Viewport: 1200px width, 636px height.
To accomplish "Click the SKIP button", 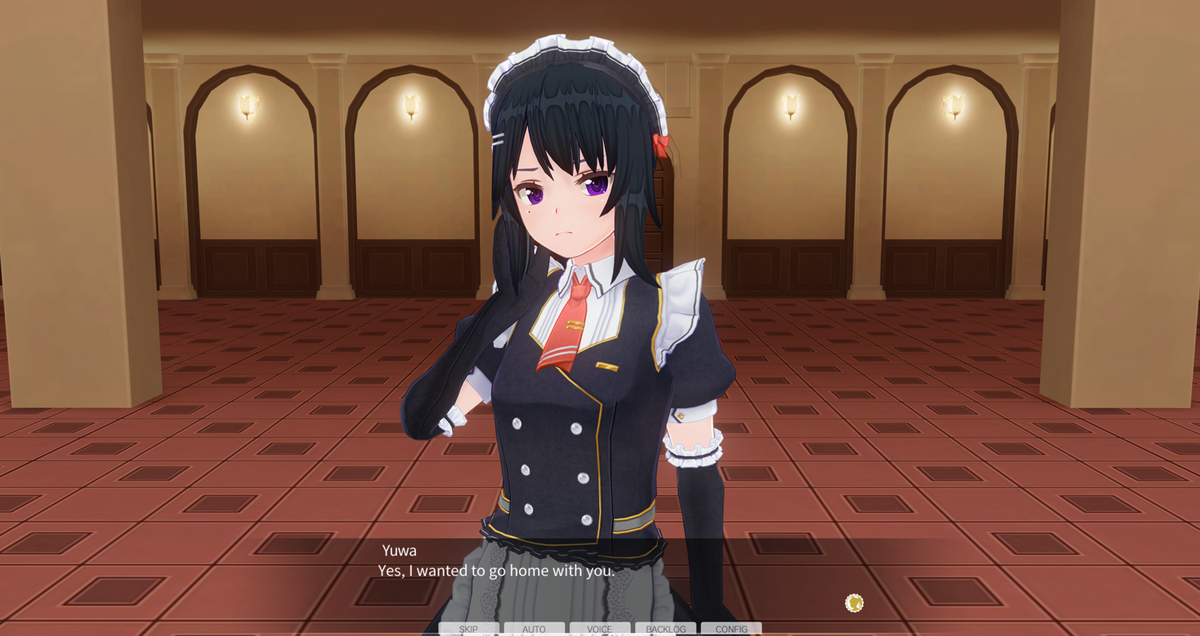I will pyautogui.click(x=468, y=629).
